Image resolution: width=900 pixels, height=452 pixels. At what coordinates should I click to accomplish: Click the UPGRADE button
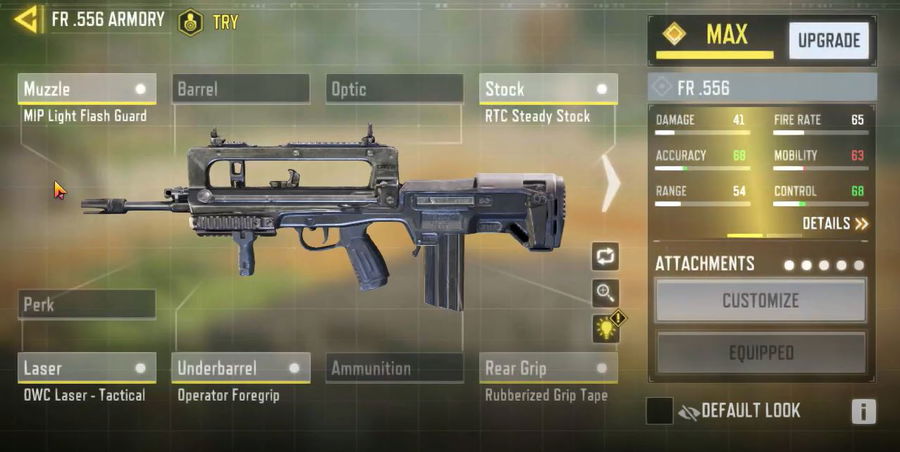pyautogui.click(x=828, y=41)
